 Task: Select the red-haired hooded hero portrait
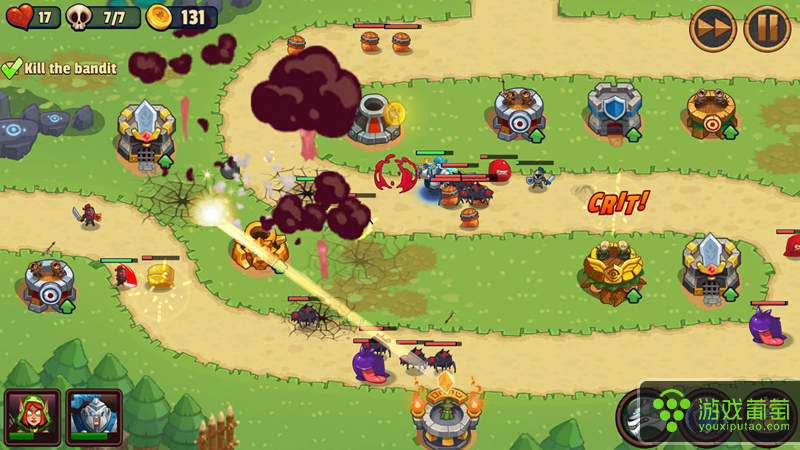click(x=33, y=416)
